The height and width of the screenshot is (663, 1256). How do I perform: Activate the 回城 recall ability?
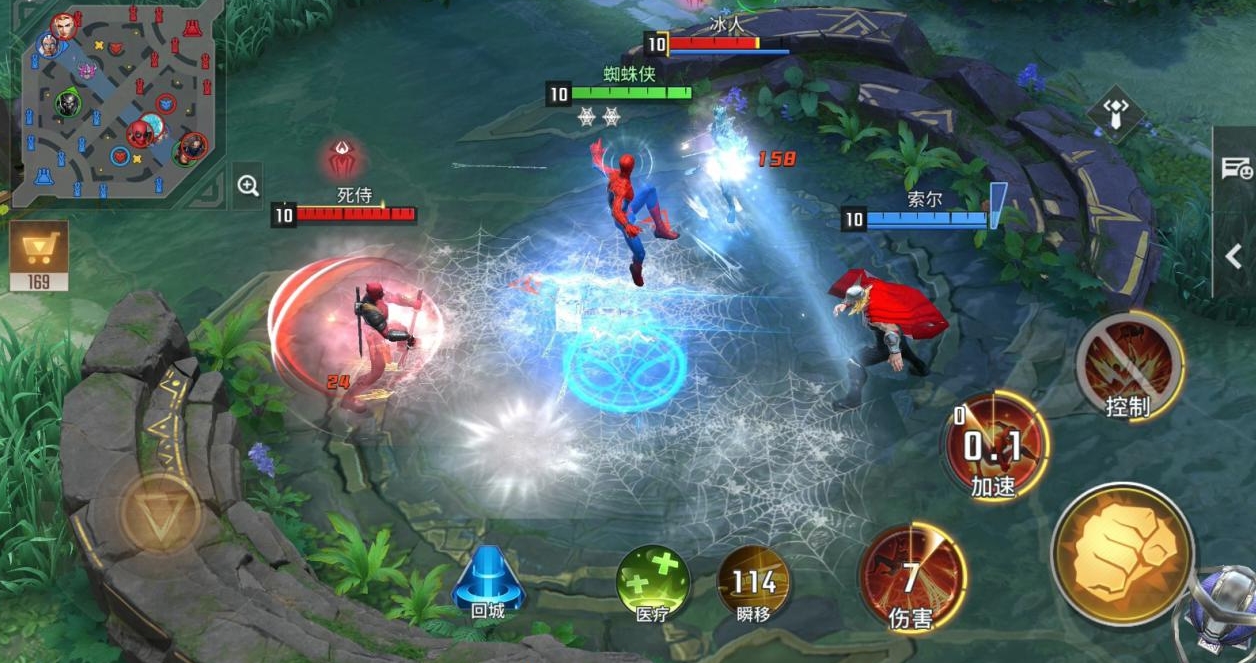pos(489,580)
